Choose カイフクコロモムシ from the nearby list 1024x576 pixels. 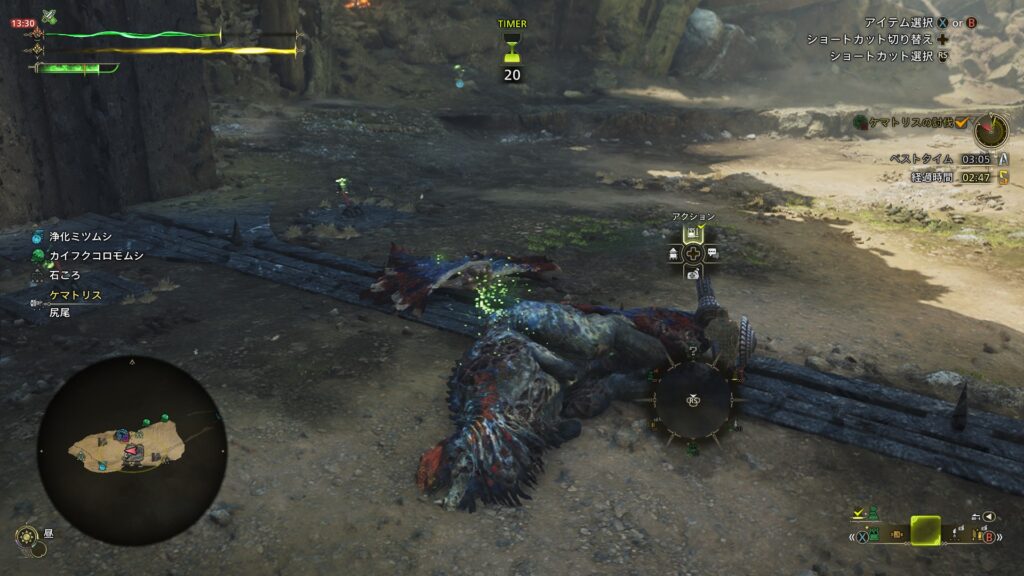(x=96, y=256)
